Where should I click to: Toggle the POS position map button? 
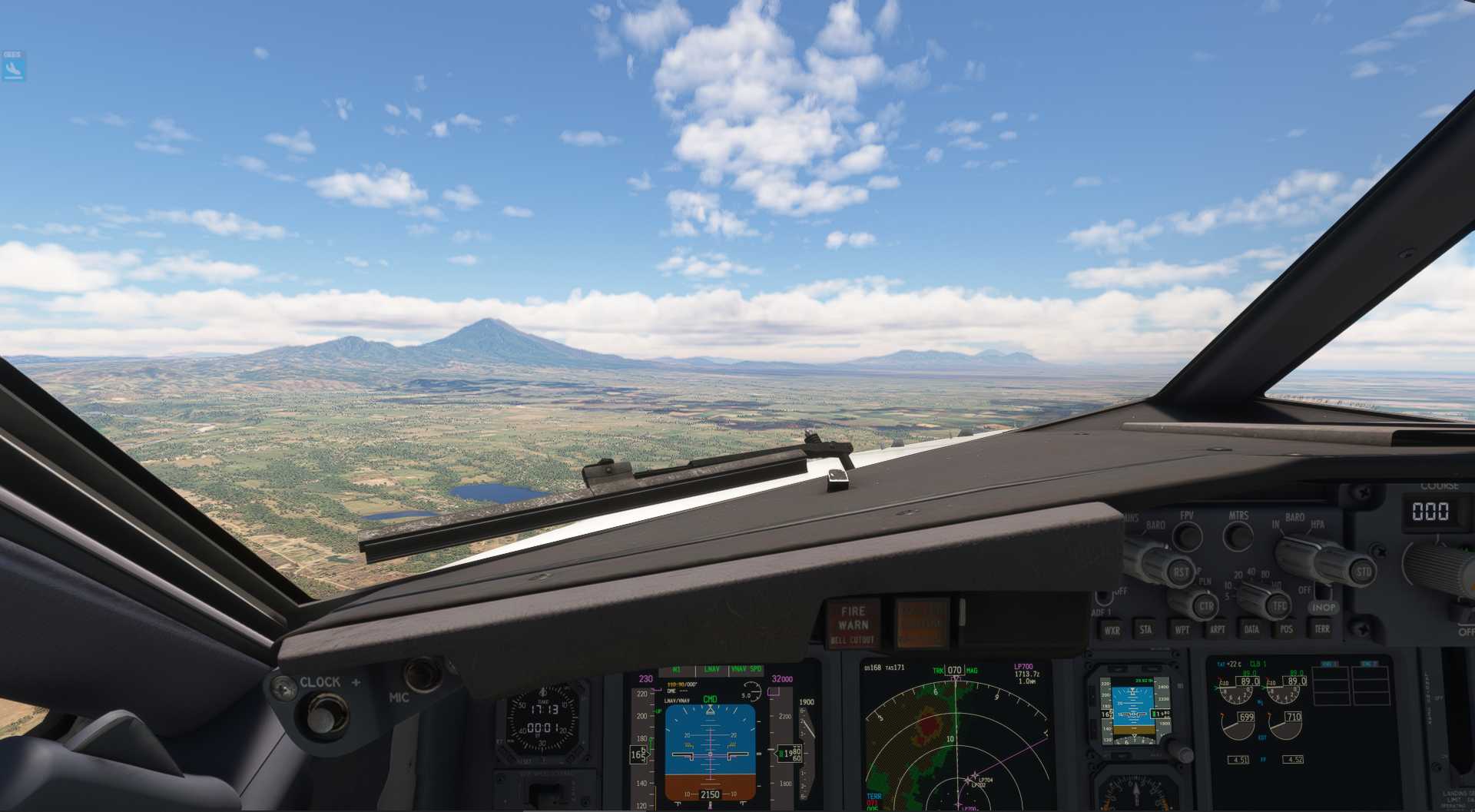[x=1287, y=629]
